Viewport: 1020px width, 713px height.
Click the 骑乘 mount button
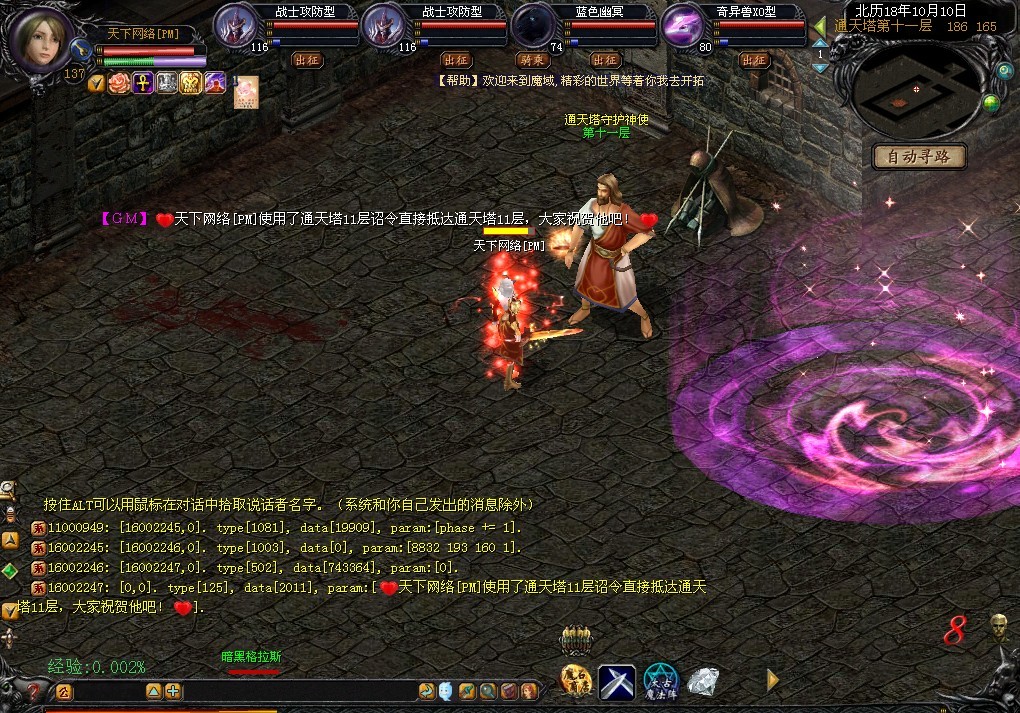click(532, 60)
